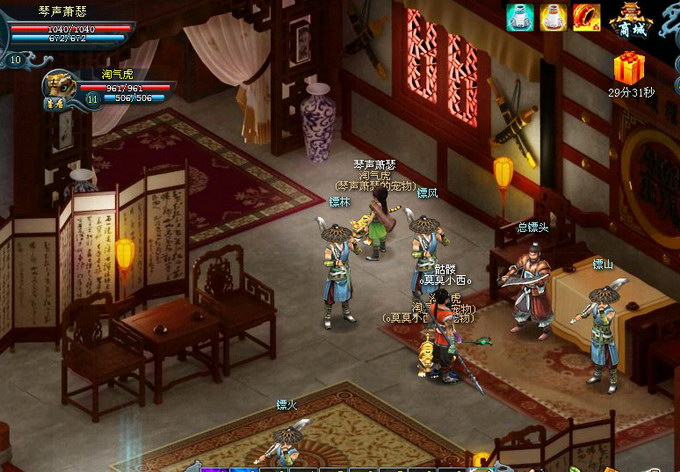
Task: Claim the orange gift box reward
Action: (x=629, y=67)
